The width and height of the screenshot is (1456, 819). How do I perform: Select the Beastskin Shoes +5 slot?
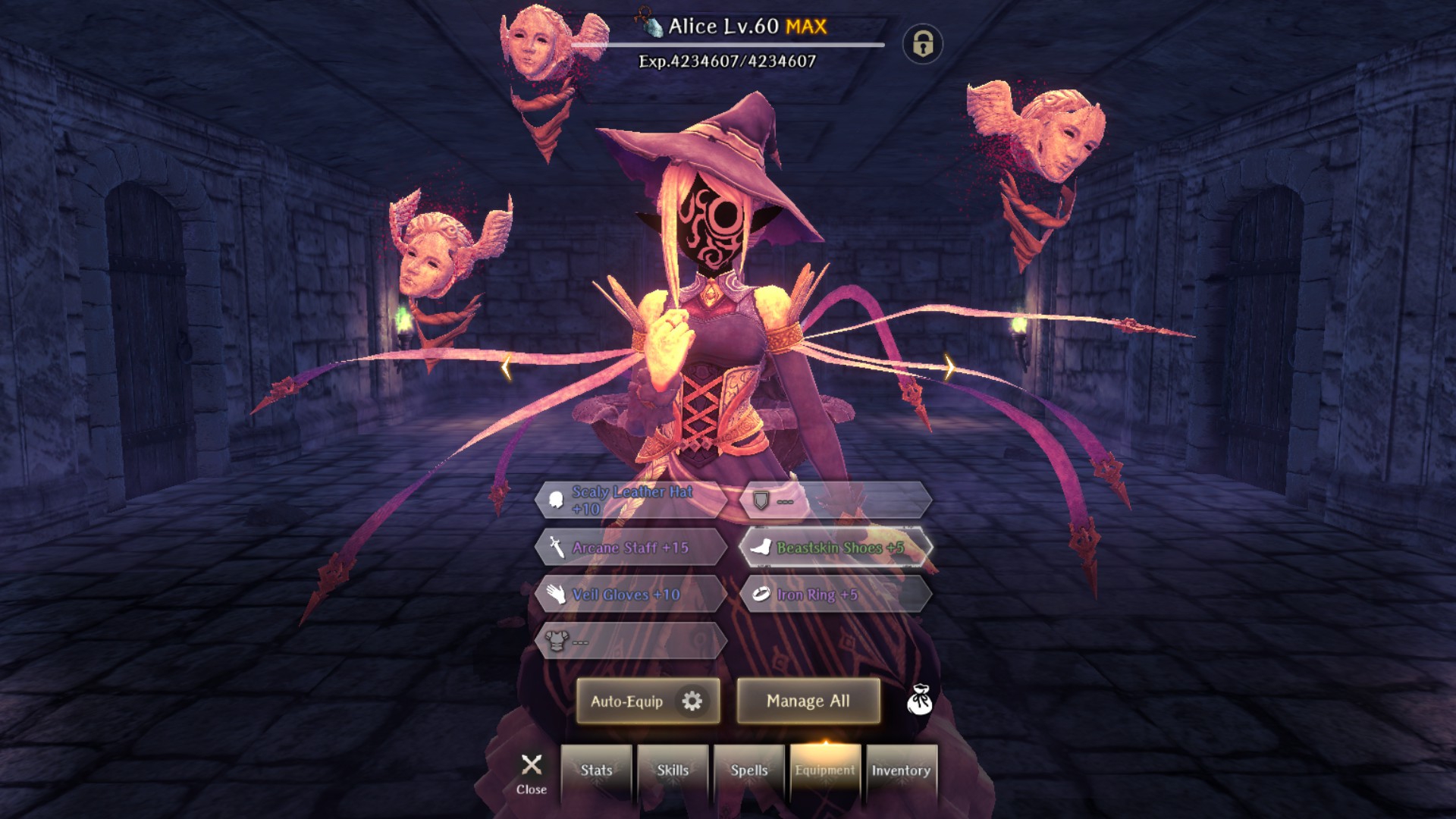(x=836, y=548)
